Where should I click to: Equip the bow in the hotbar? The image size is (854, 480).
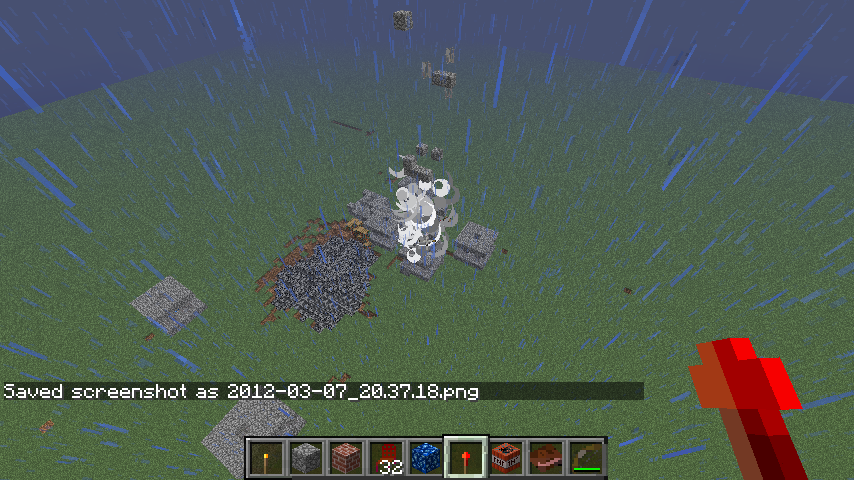[x=586, y=458]
